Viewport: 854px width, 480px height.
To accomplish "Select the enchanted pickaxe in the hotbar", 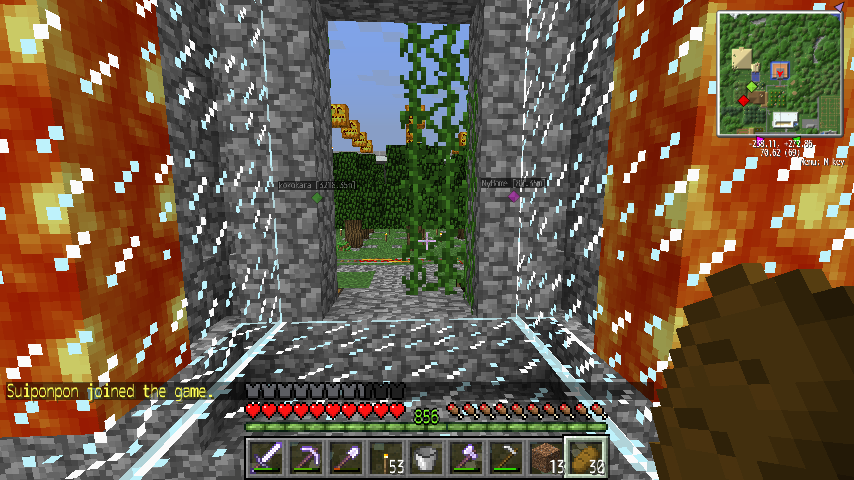I will [305, 459].
